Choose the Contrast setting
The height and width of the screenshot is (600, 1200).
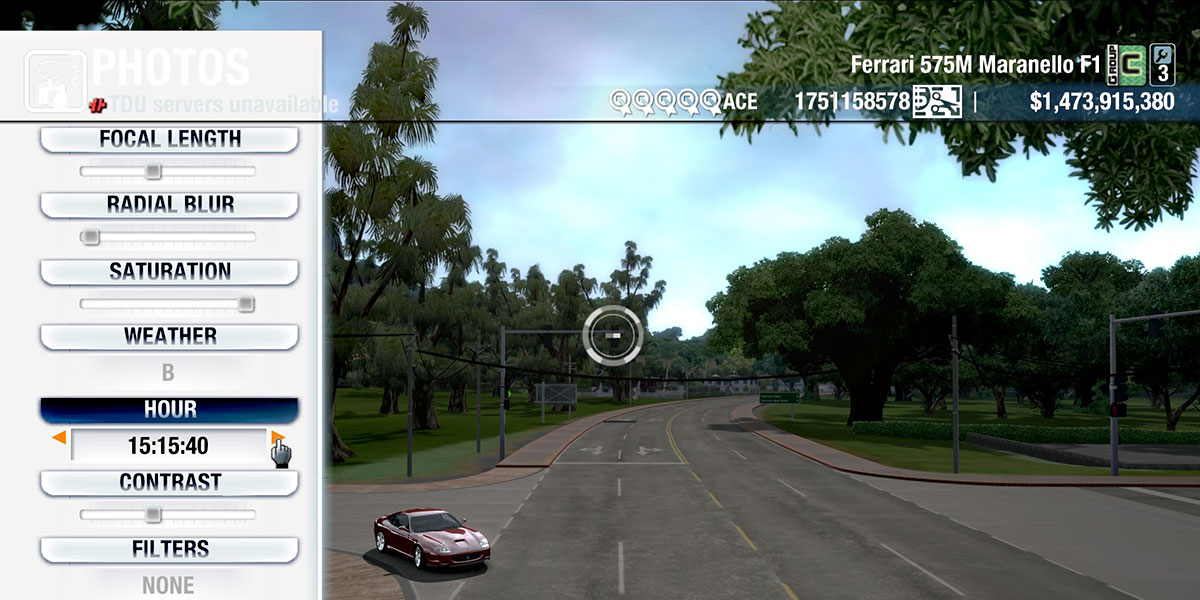[169, 482]
